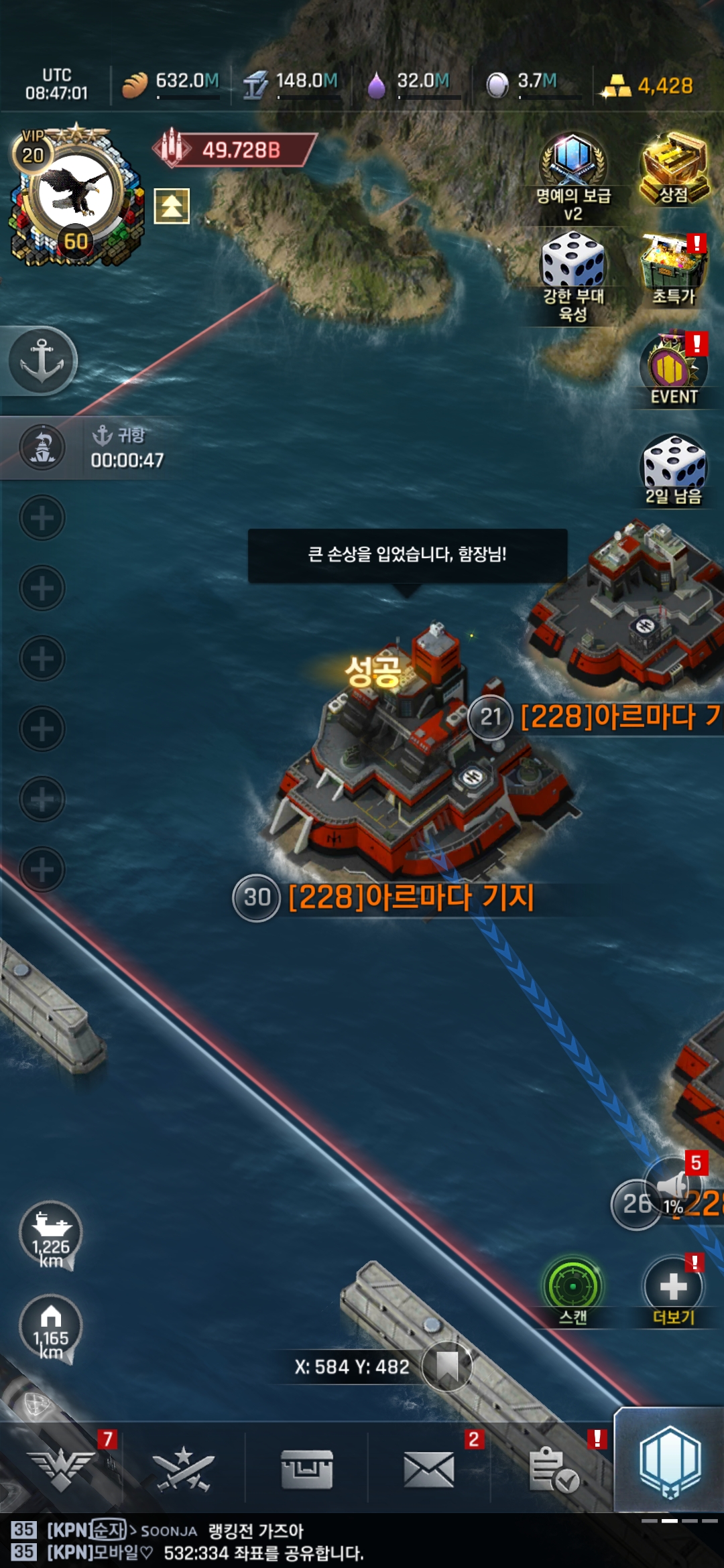Activate the 스캔 radar scan
This screenshot has width=724, height=1568.
click(x=573, y=1290)
